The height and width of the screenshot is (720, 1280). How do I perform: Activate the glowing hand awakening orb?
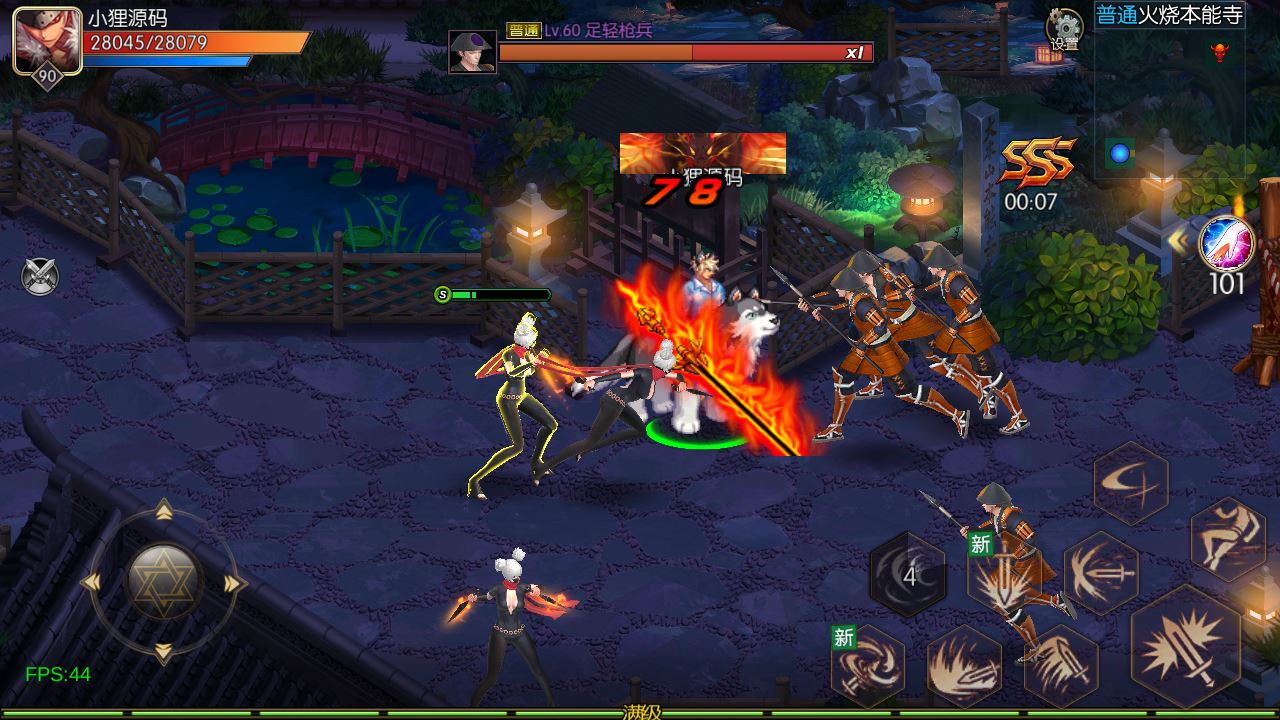(1226, 243)
